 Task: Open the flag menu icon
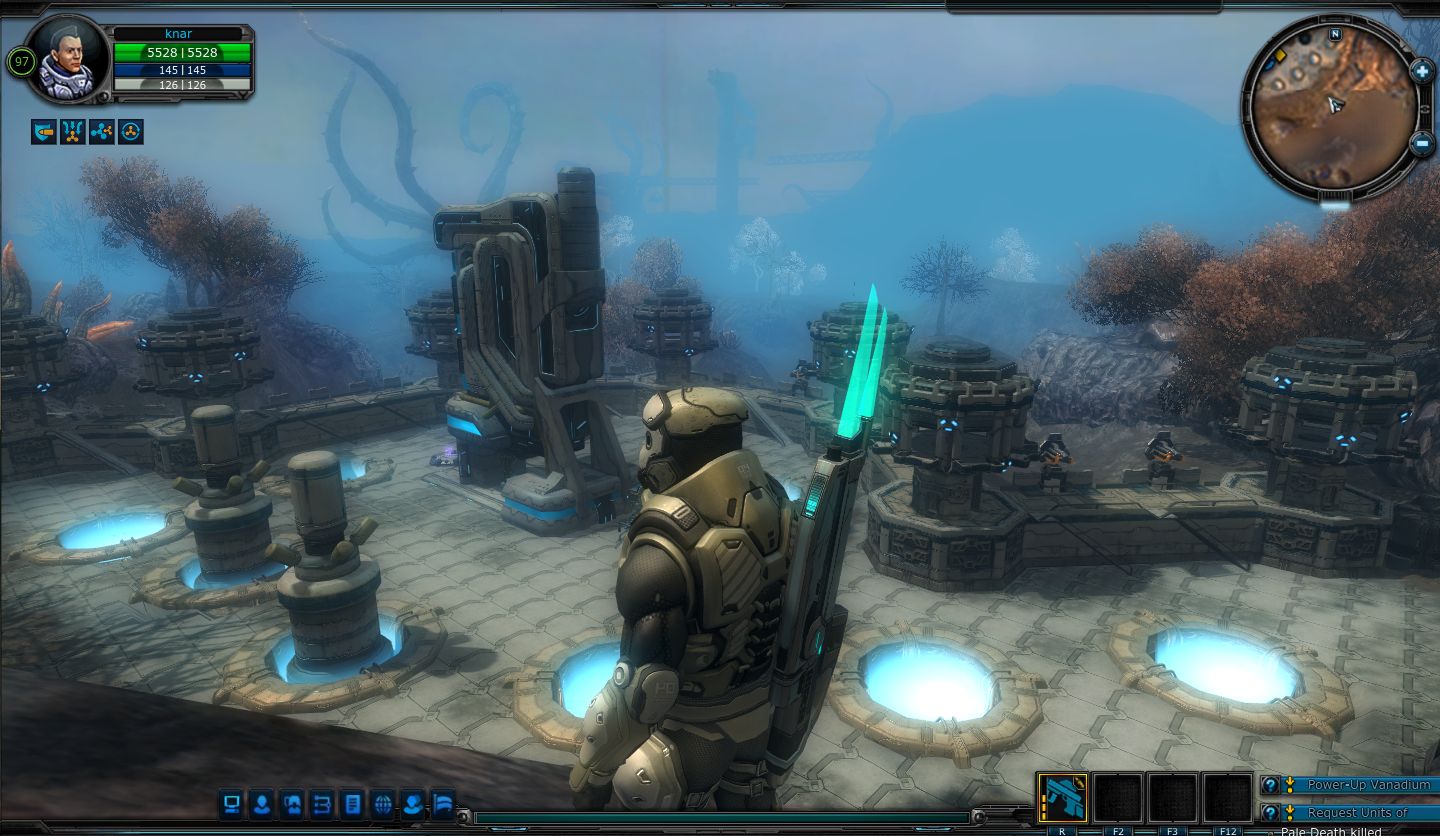442,803
